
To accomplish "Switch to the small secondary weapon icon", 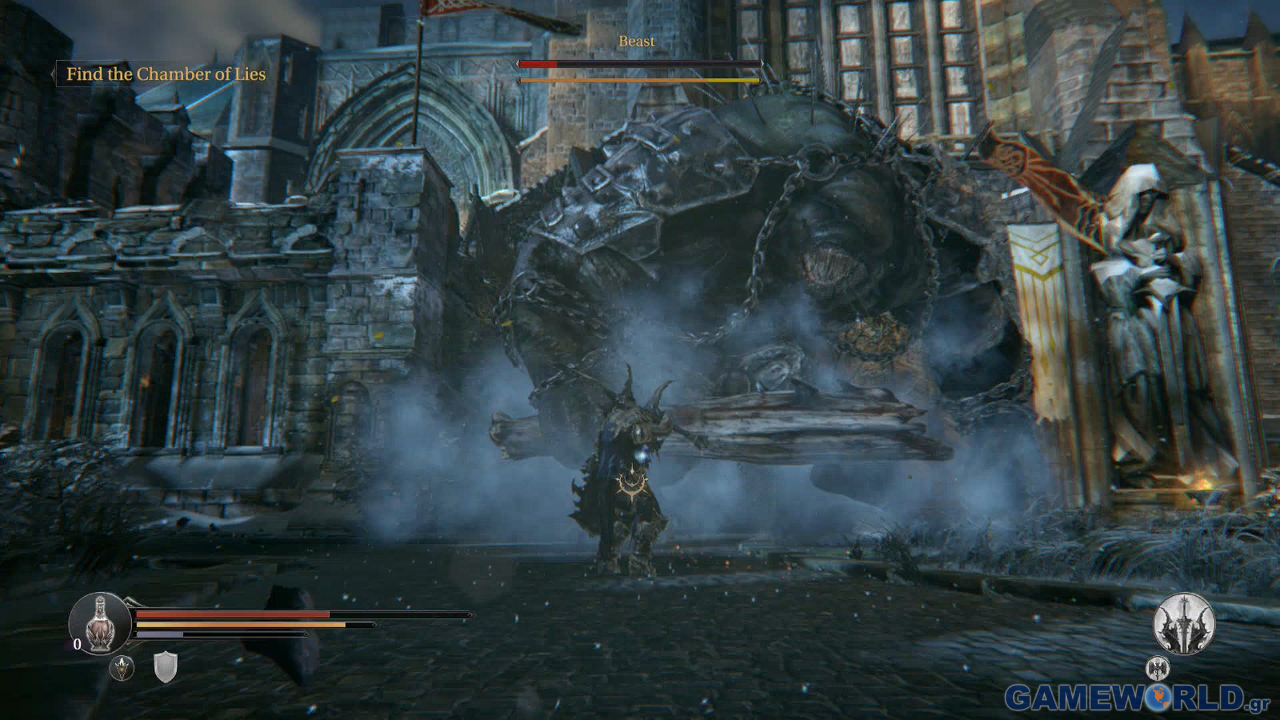I will tap(1157, 667).
